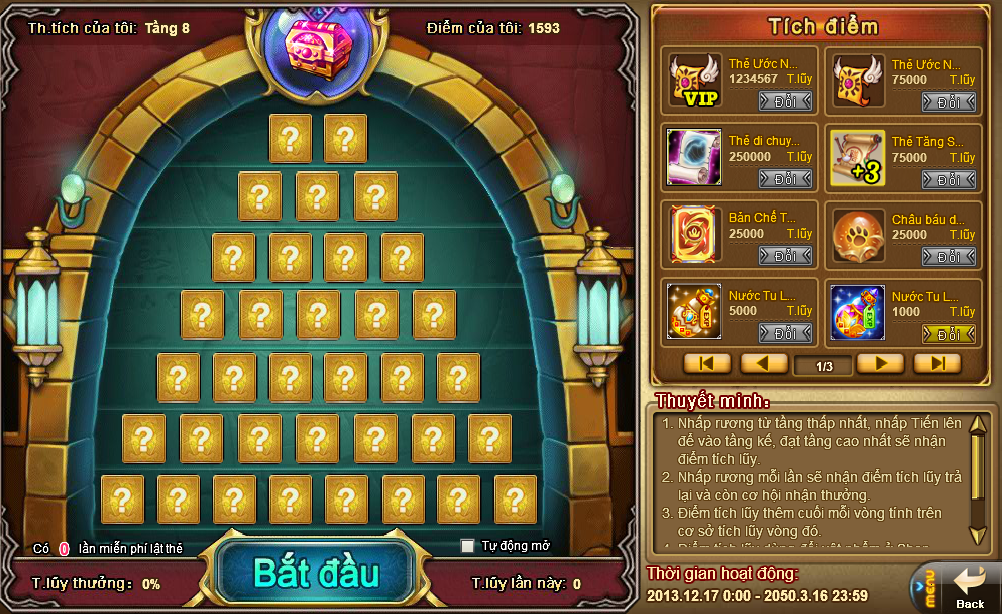Image resolution: width=1002 pixels, height=614 pixels.
Task: Open the round Menu button
Action: coord(925,589)
